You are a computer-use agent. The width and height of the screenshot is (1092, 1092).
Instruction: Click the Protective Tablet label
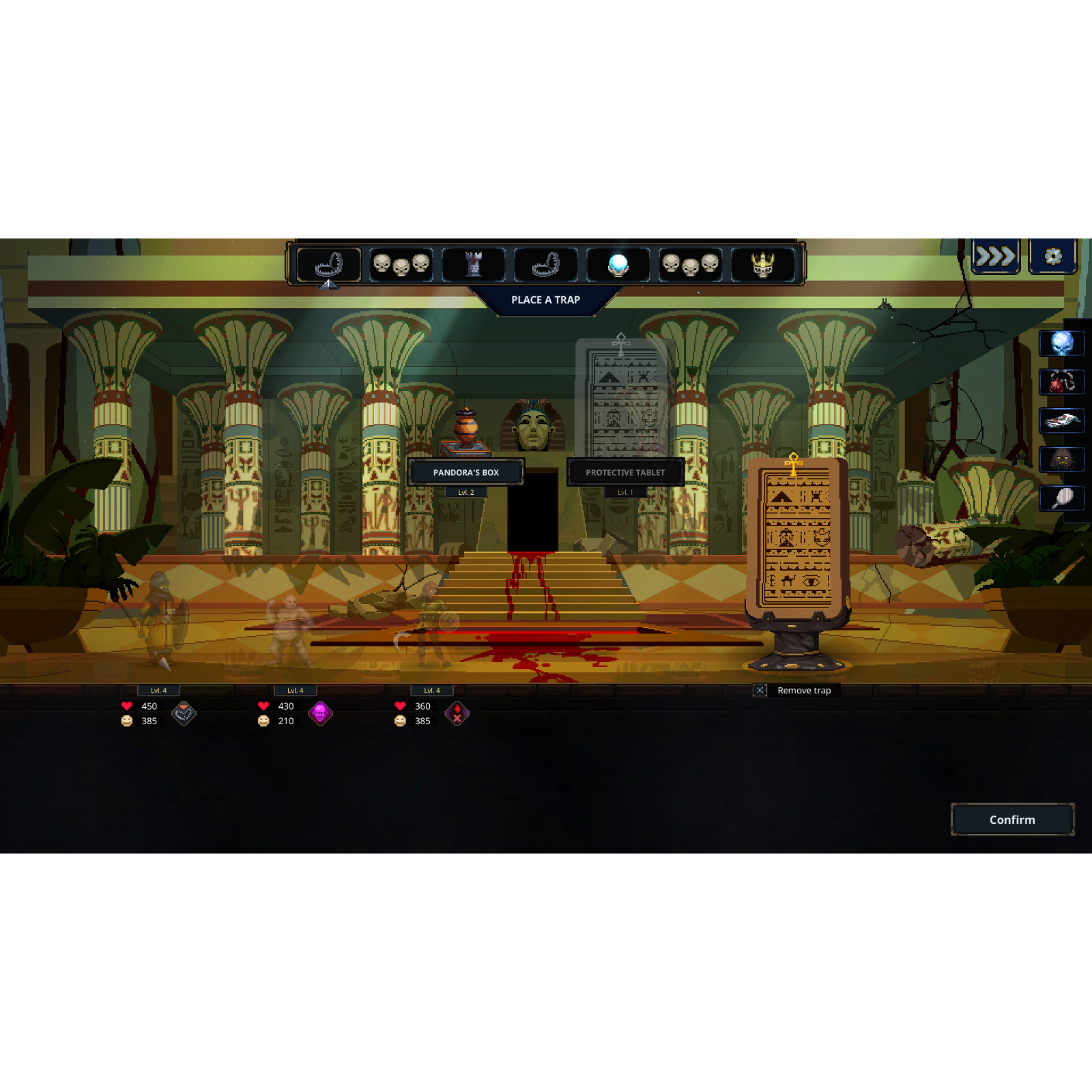coord(626,472)
